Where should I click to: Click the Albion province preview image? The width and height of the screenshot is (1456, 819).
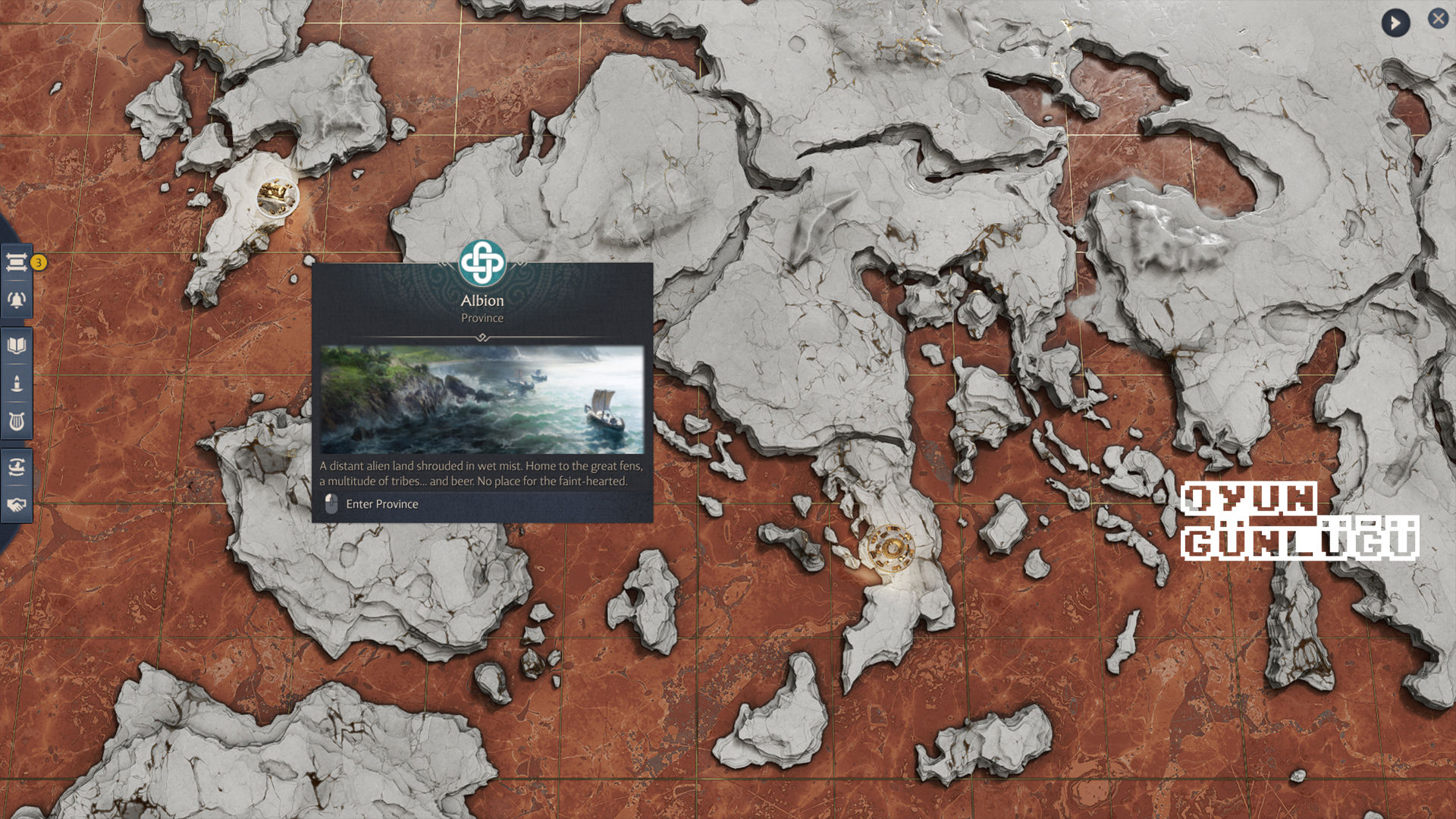point(482,400)
